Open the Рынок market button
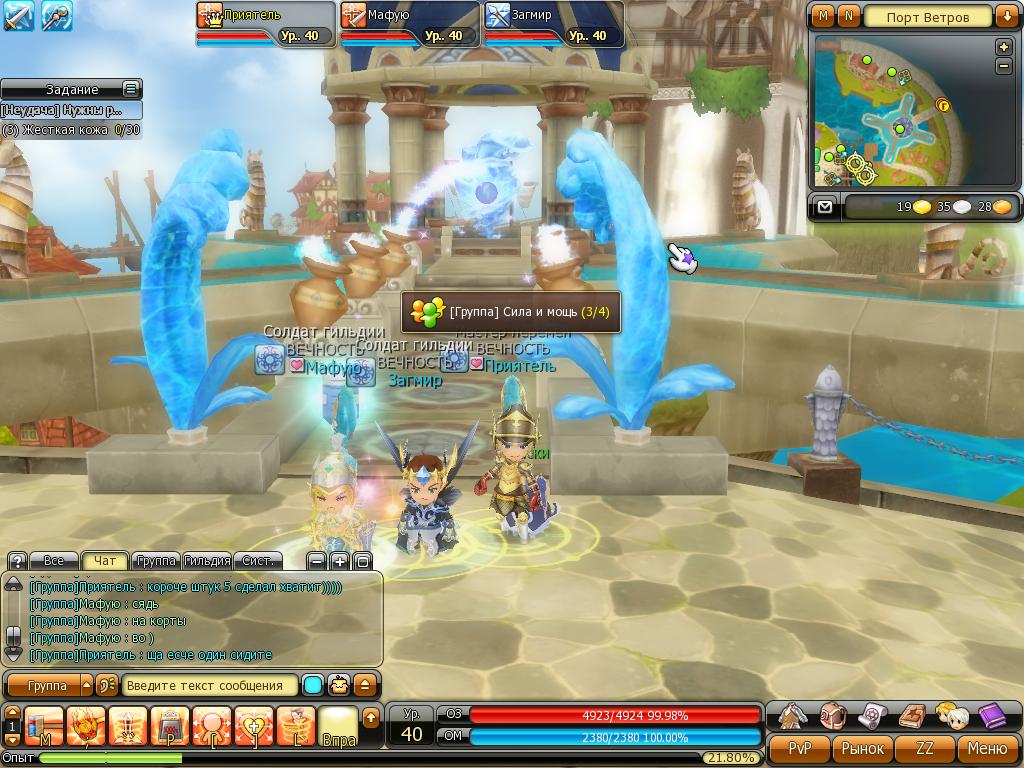Screen dimensions: 1024x768 (862, 748)
